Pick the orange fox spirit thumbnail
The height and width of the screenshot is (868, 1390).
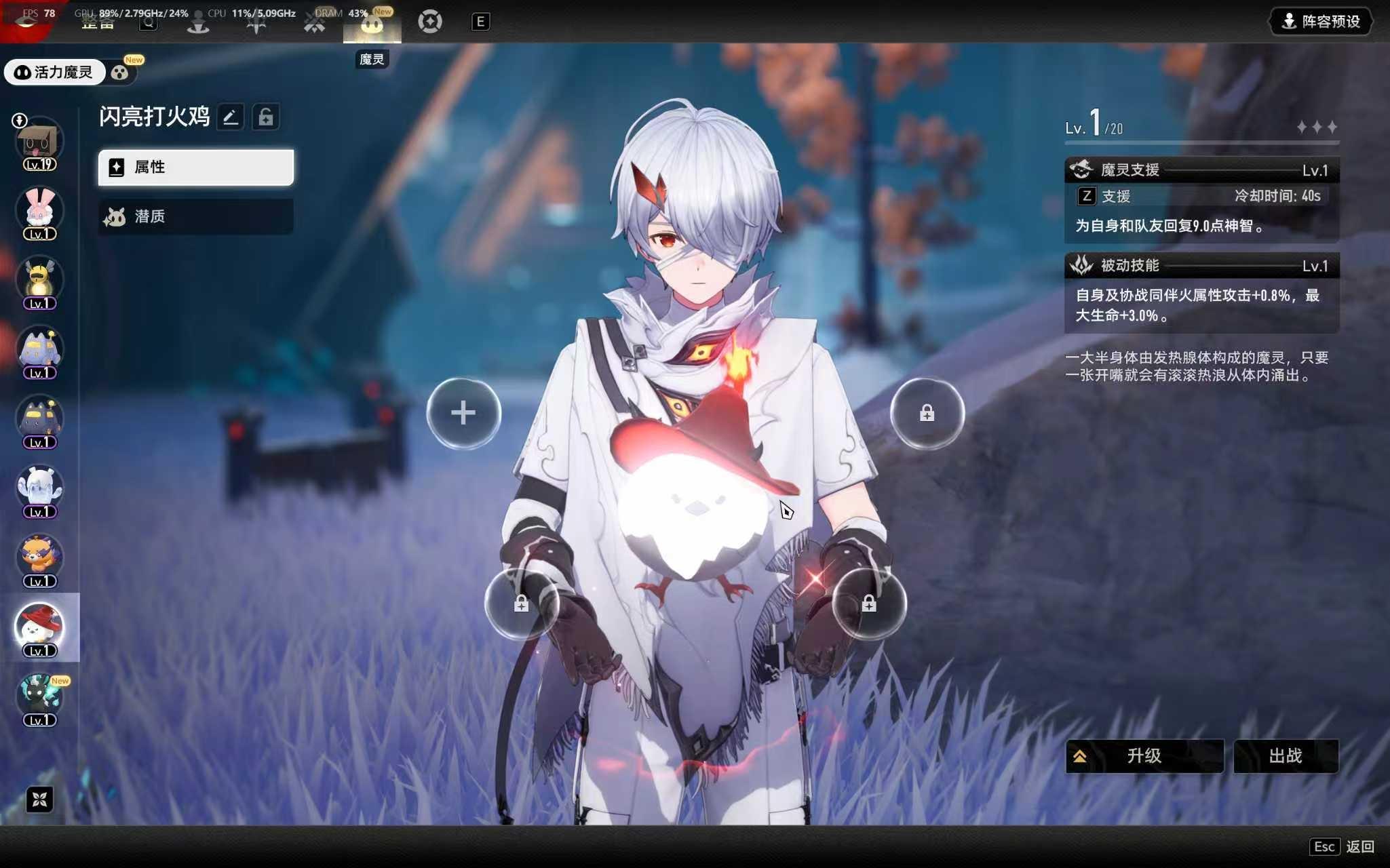coord(39,558)
